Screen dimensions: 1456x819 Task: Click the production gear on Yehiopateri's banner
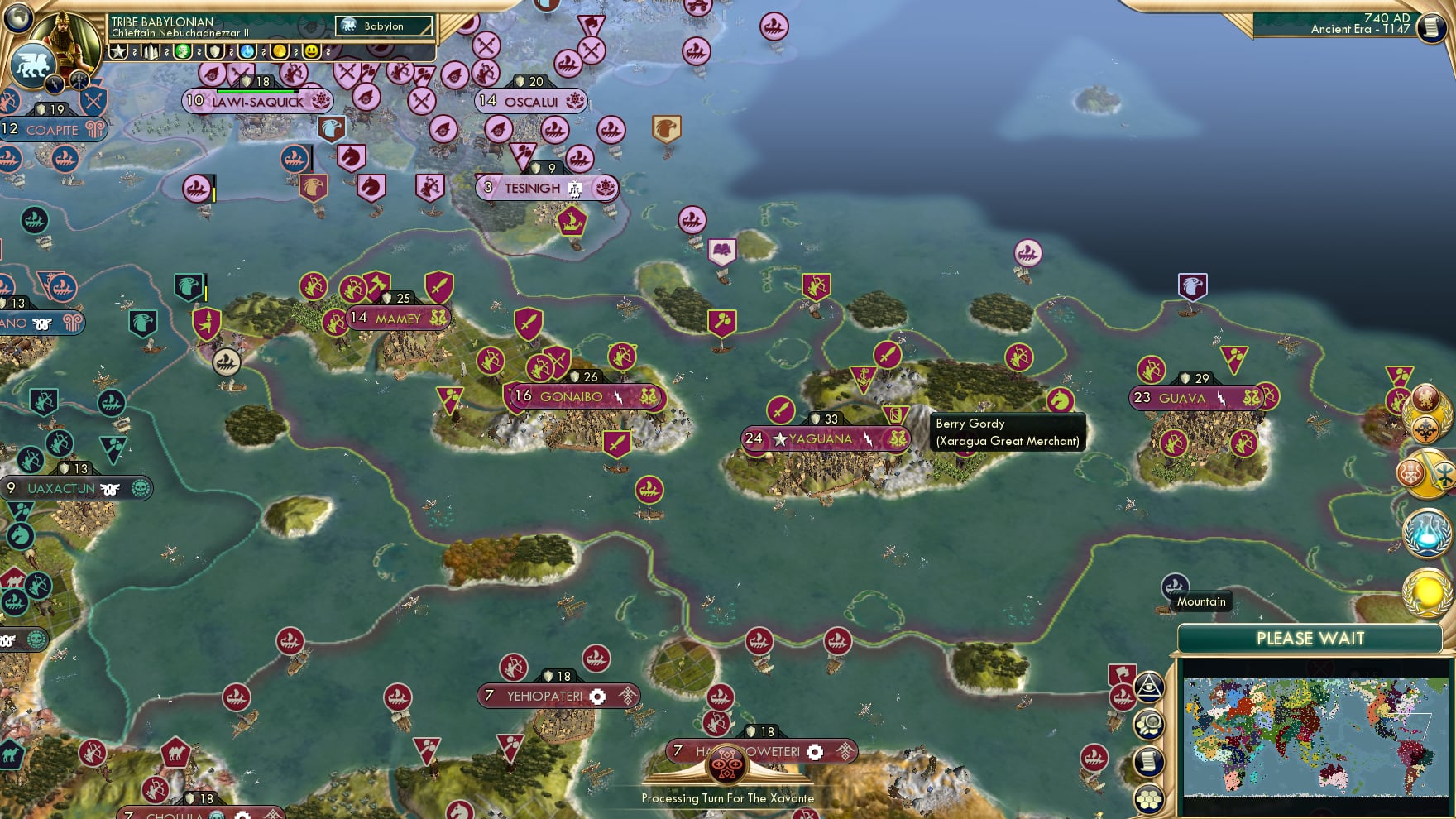(x=599, y=697)
